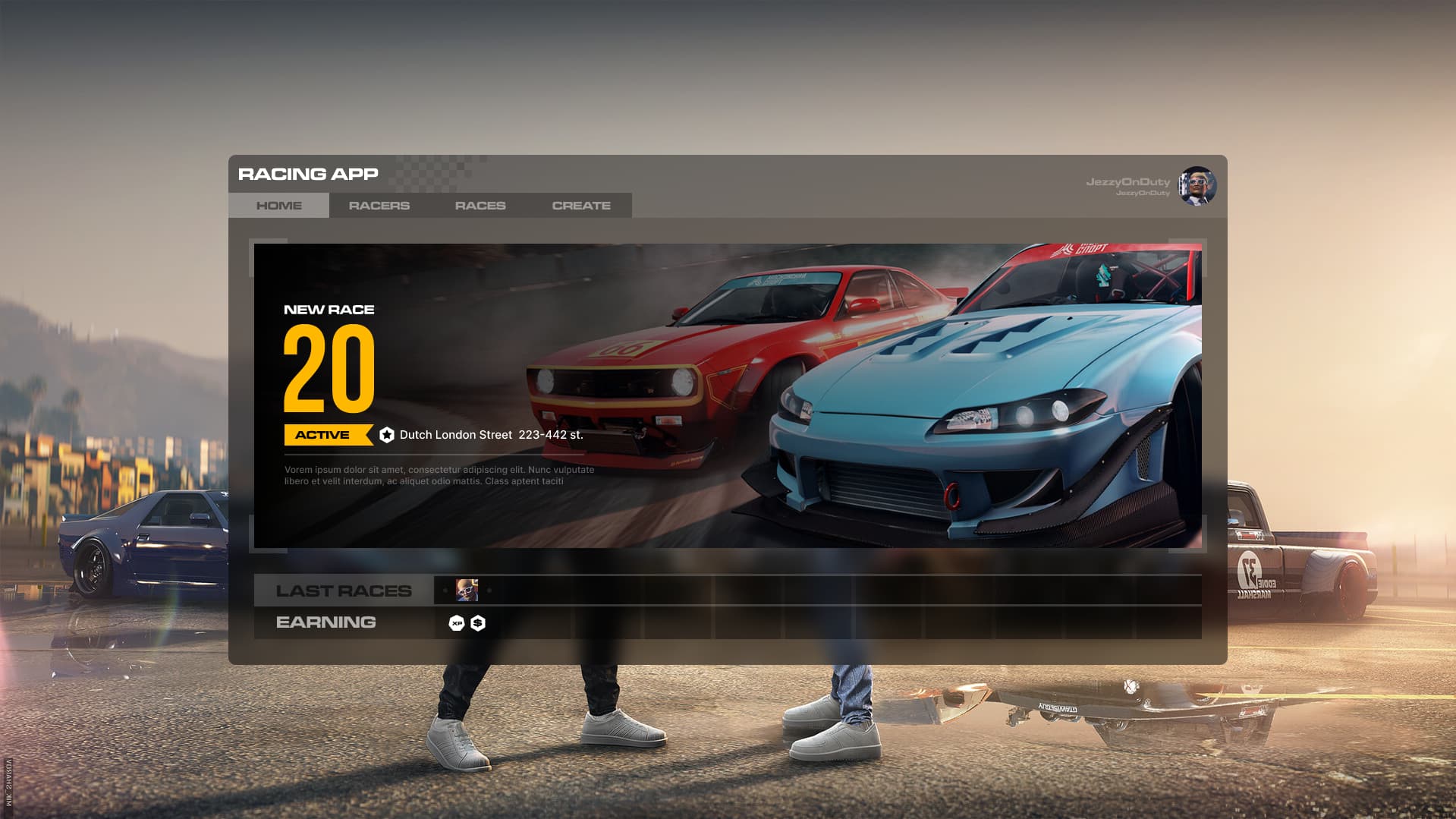Expand the Last Races section

[x=343, y=590]
